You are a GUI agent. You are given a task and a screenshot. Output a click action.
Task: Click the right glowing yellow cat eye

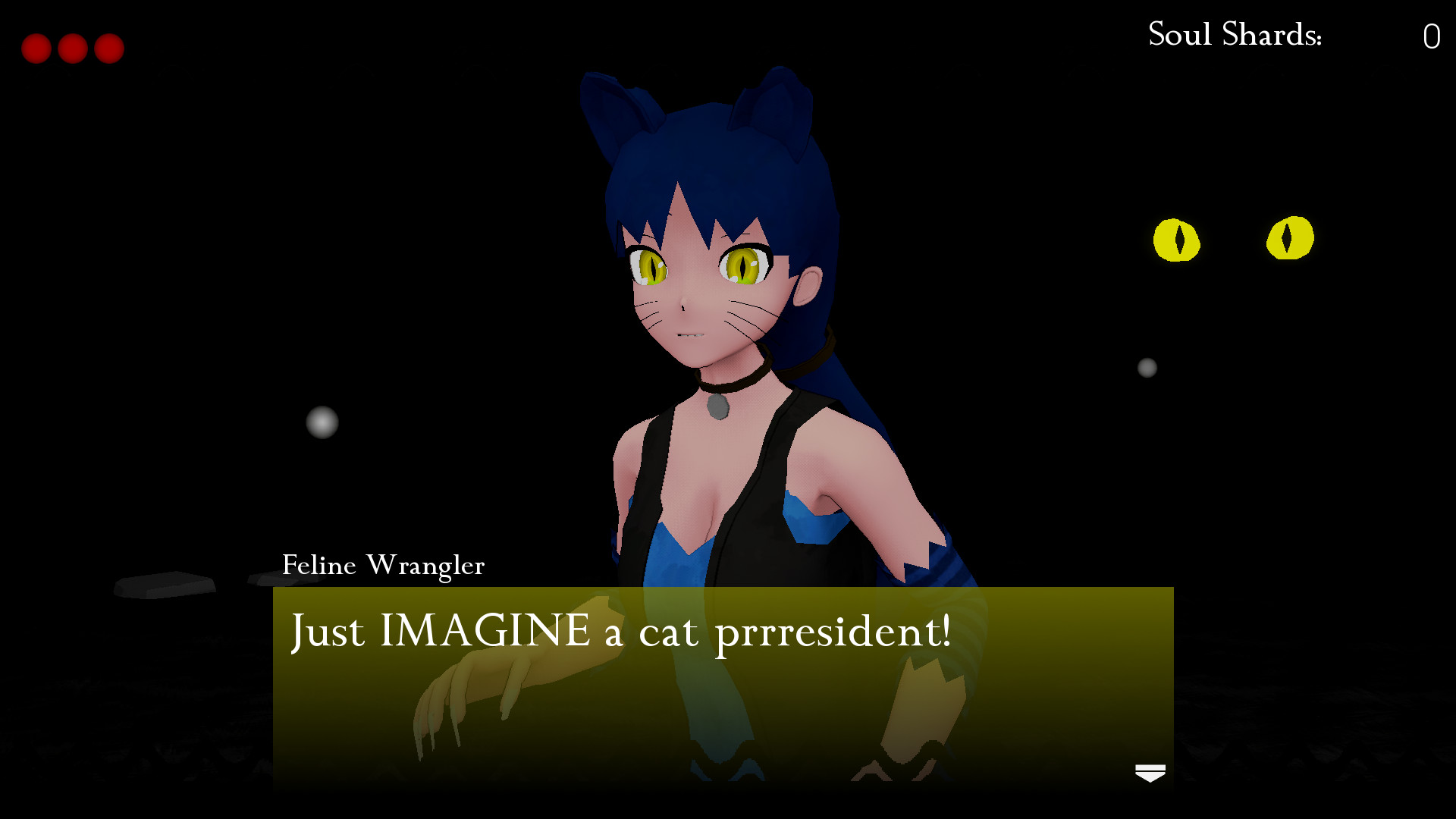[1291, 239]
